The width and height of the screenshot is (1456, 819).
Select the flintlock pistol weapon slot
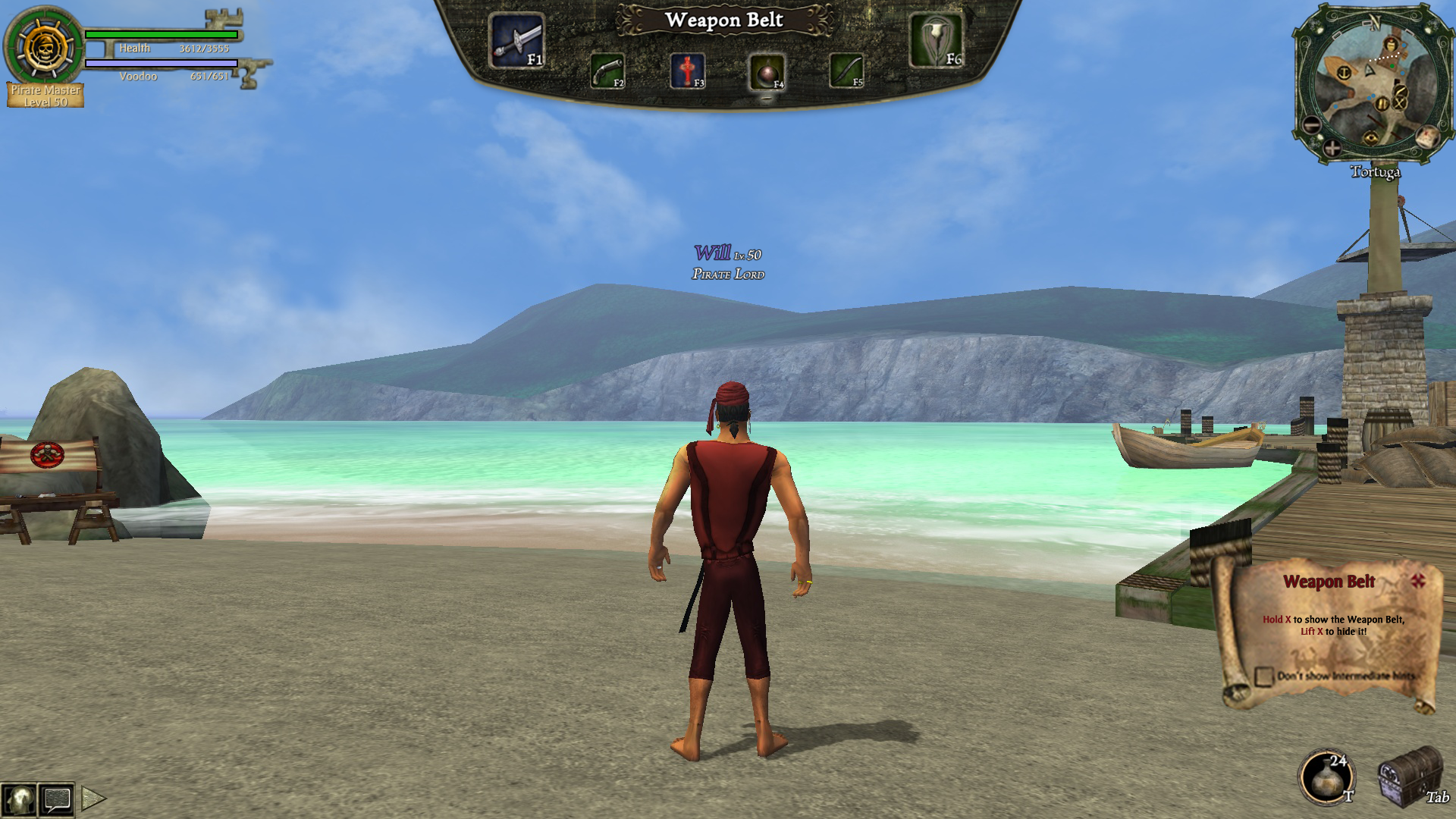pos(607,72)
